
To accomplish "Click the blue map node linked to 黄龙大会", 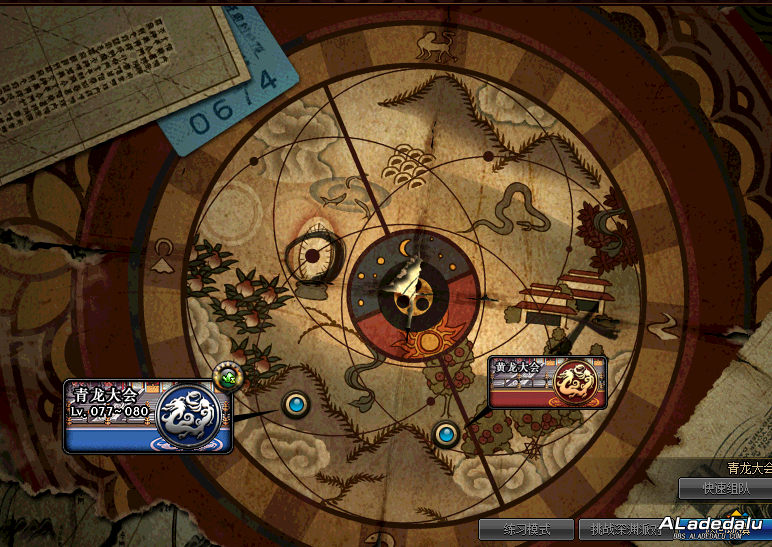I will pyautogui.click(x=446, y=434).
